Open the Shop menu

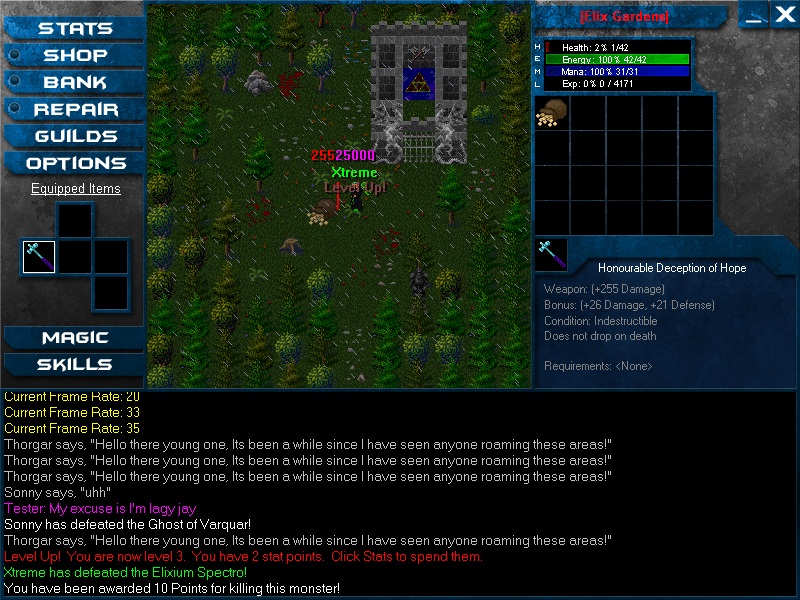coord(75,56)
